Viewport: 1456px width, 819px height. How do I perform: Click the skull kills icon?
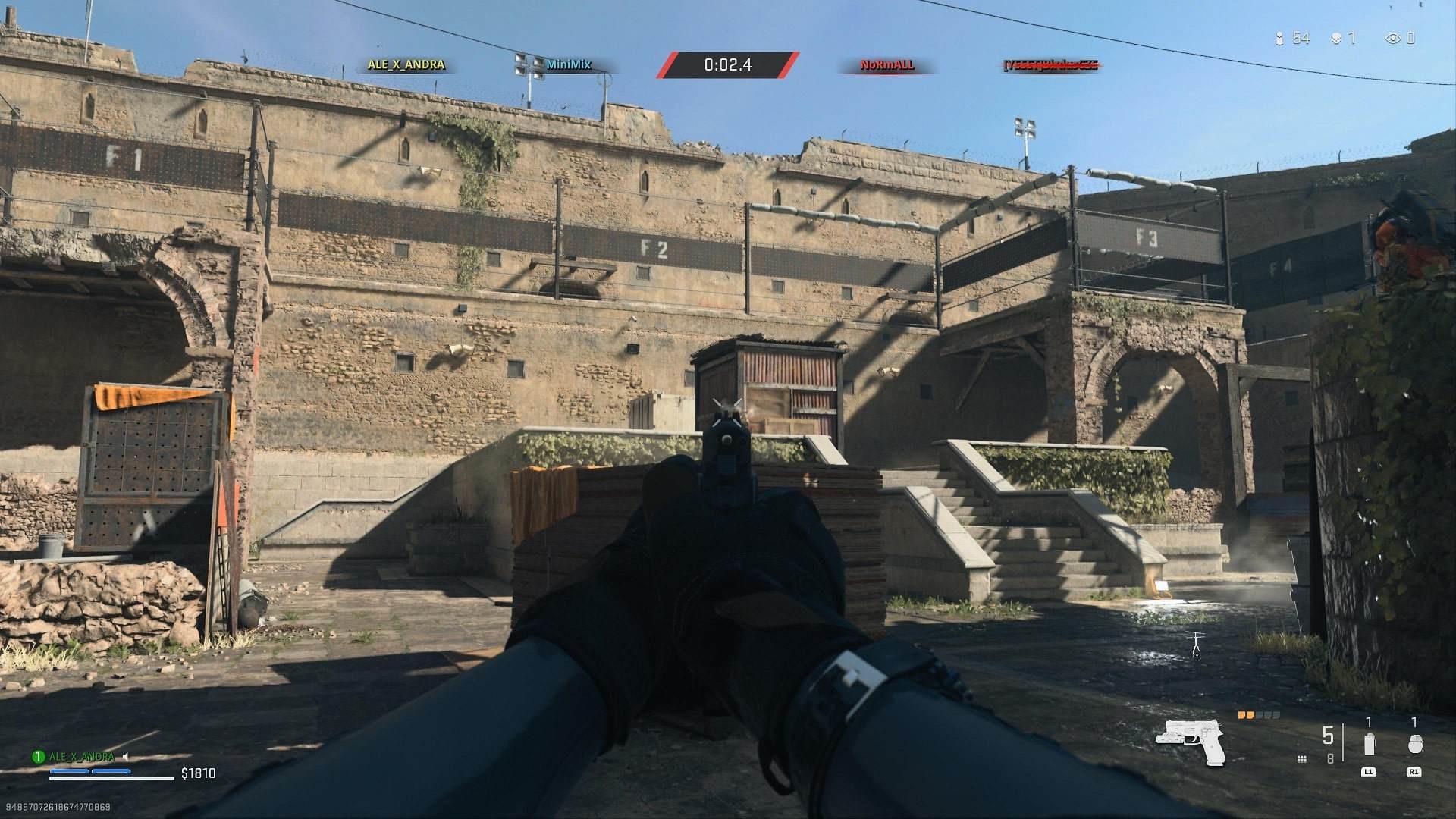pos(1336,38)
